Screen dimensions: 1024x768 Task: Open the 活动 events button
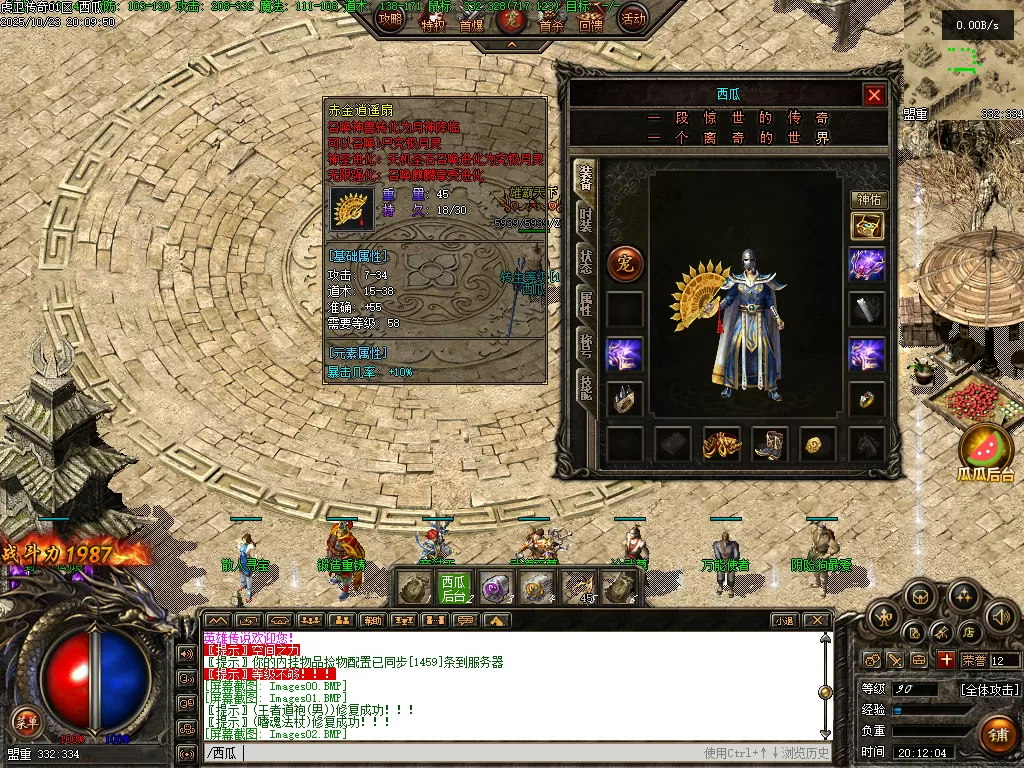pos(633,18)
